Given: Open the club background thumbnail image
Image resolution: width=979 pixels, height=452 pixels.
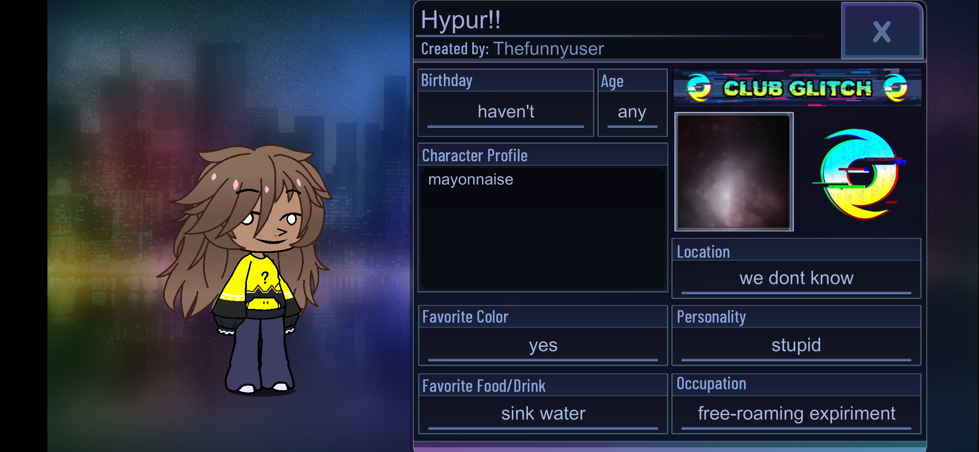Looking at the screenshot, I should [x=734, y=172].
